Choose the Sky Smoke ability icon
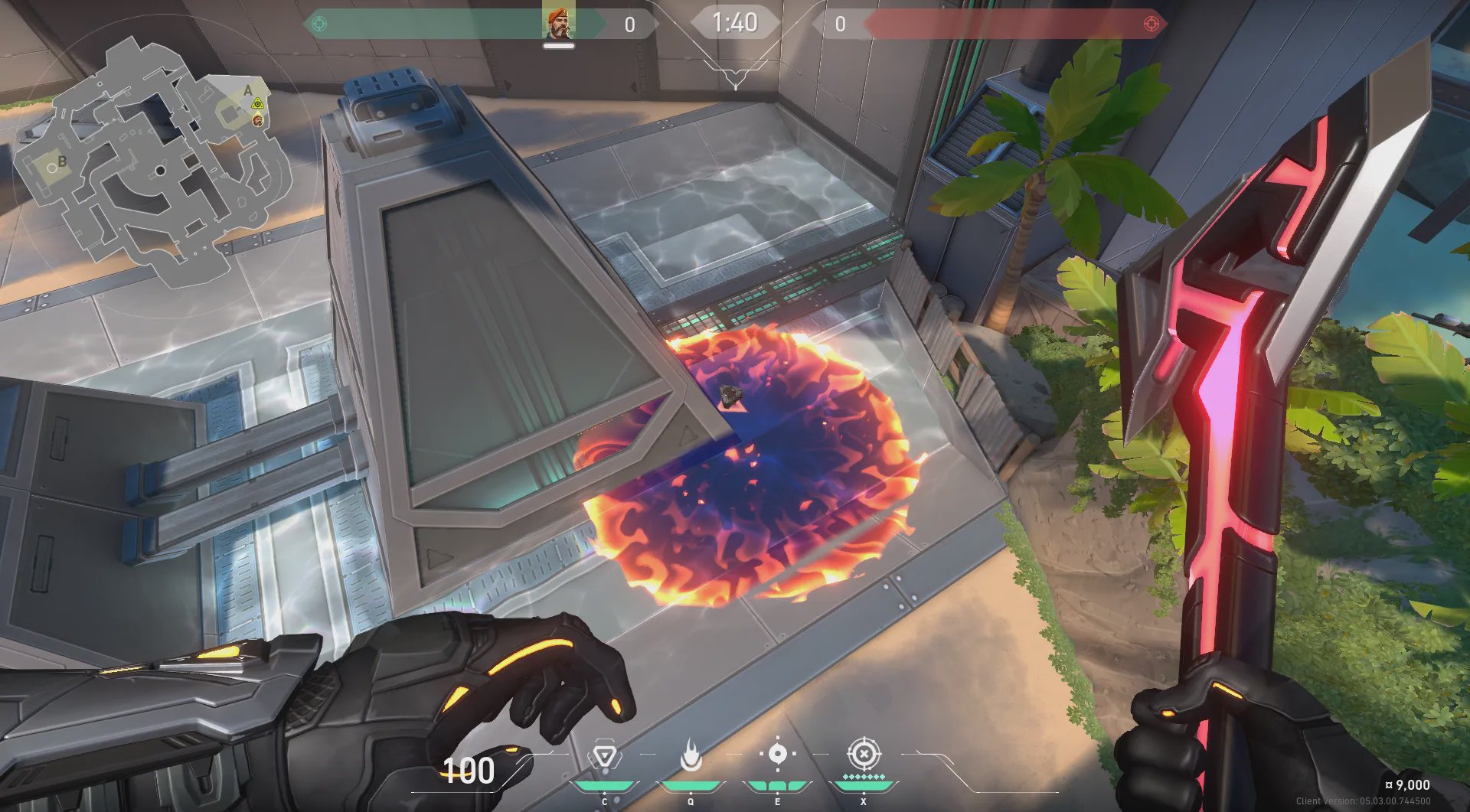Image resolution: width=1470 pixels, height=812 pixels. tap(777, 754)
